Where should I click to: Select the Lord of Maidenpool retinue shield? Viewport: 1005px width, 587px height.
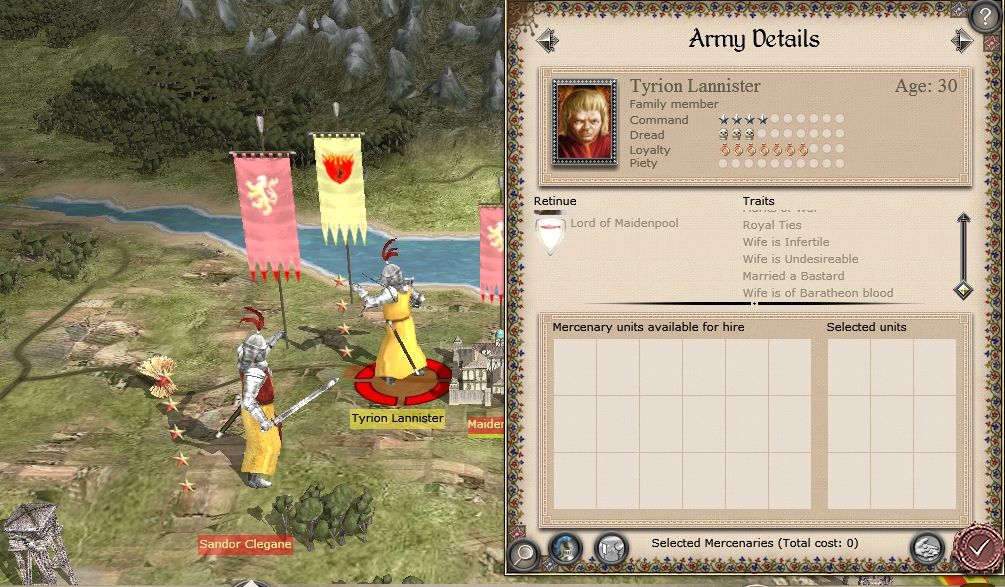[x=551, y=237]
